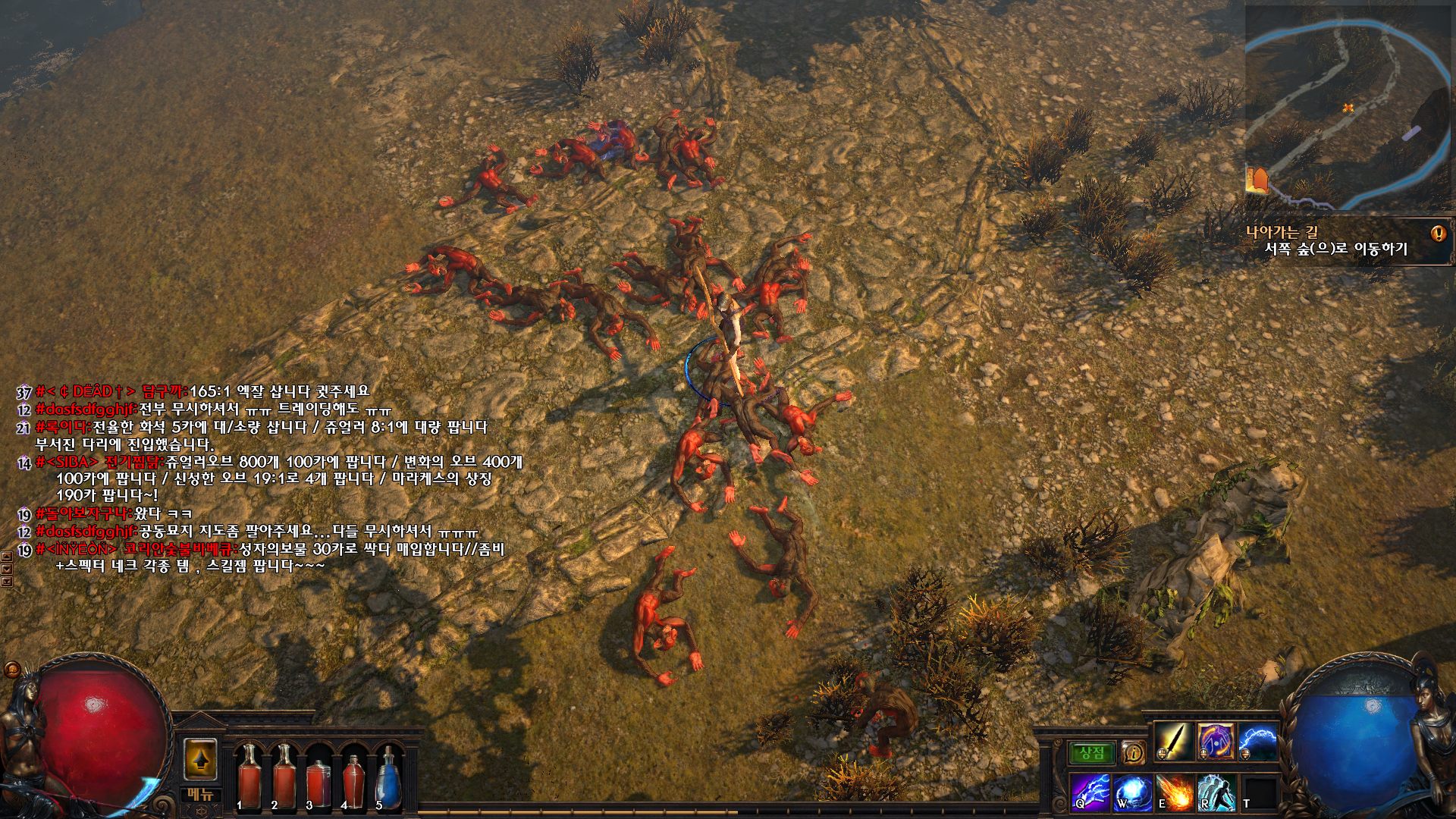1456x819 pixels.
Task: Activate the lightning hand skill on Q
Action: (1090, 792)
